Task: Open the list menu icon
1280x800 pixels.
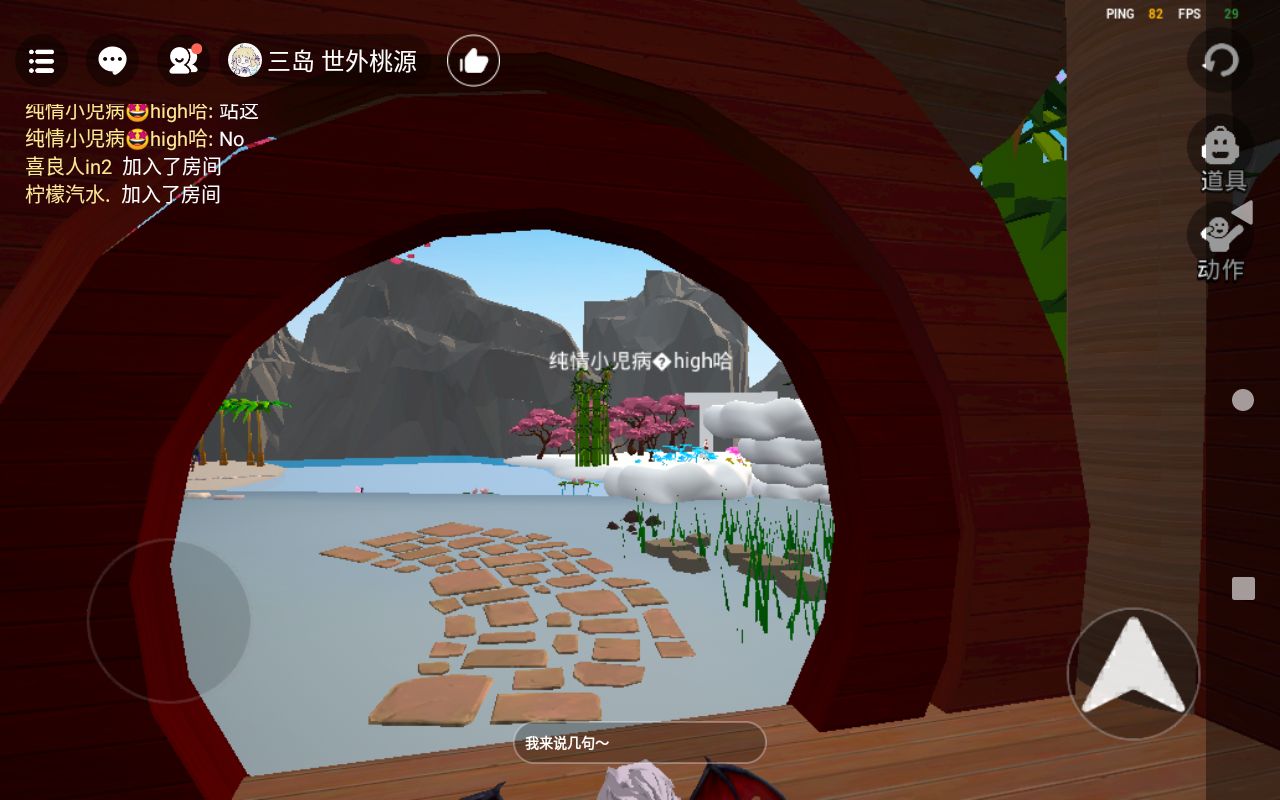Action: click(41, 62)
